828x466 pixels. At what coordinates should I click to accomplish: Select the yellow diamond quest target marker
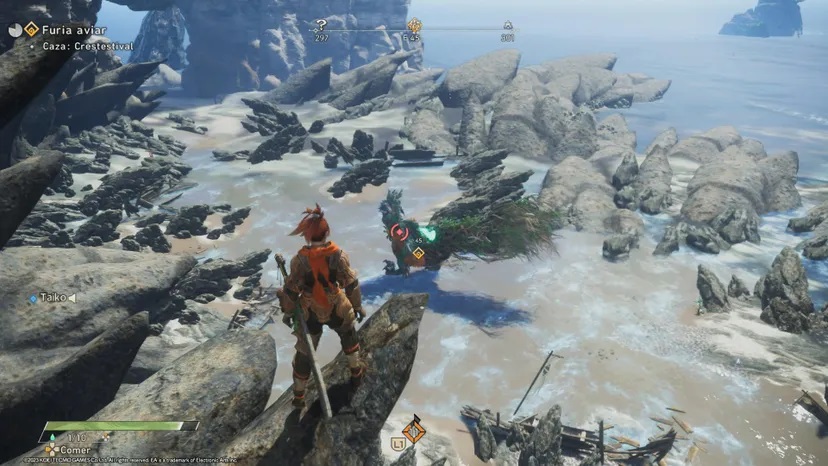point(418,254)
